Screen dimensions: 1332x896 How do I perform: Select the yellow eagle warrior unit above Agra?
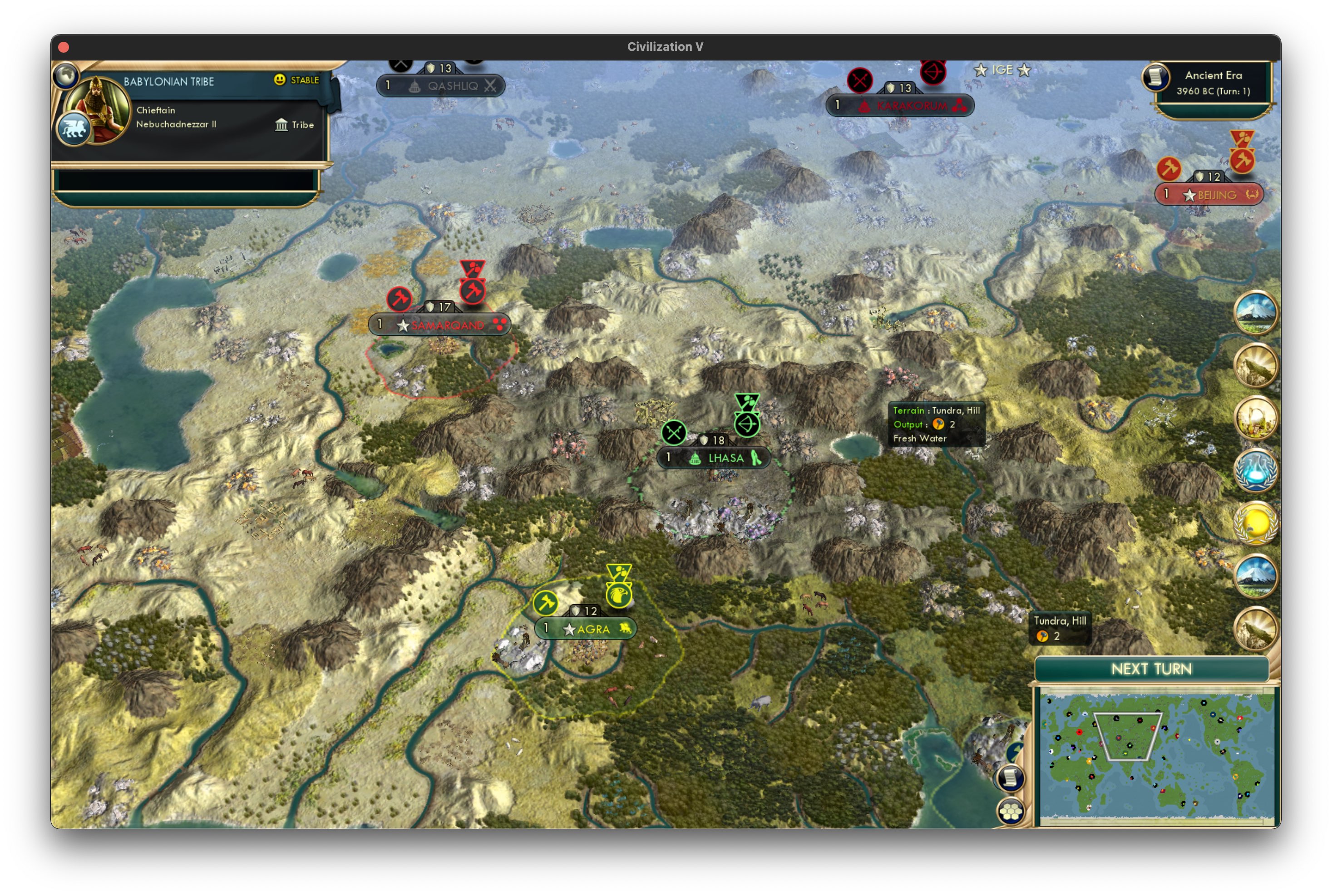(x=620, y=596)
